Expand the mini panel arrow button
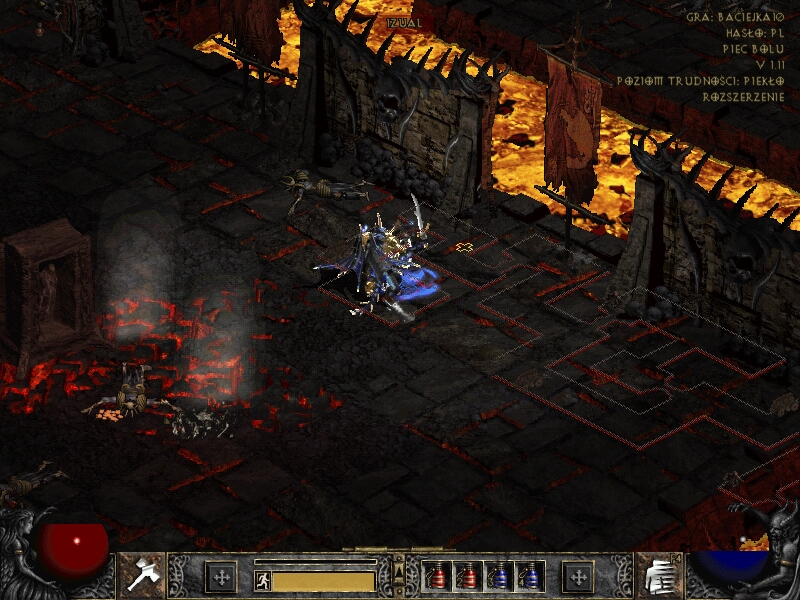The height and width of the screenshot is (600, 800). pyautogui.click(x=399, y=571)
